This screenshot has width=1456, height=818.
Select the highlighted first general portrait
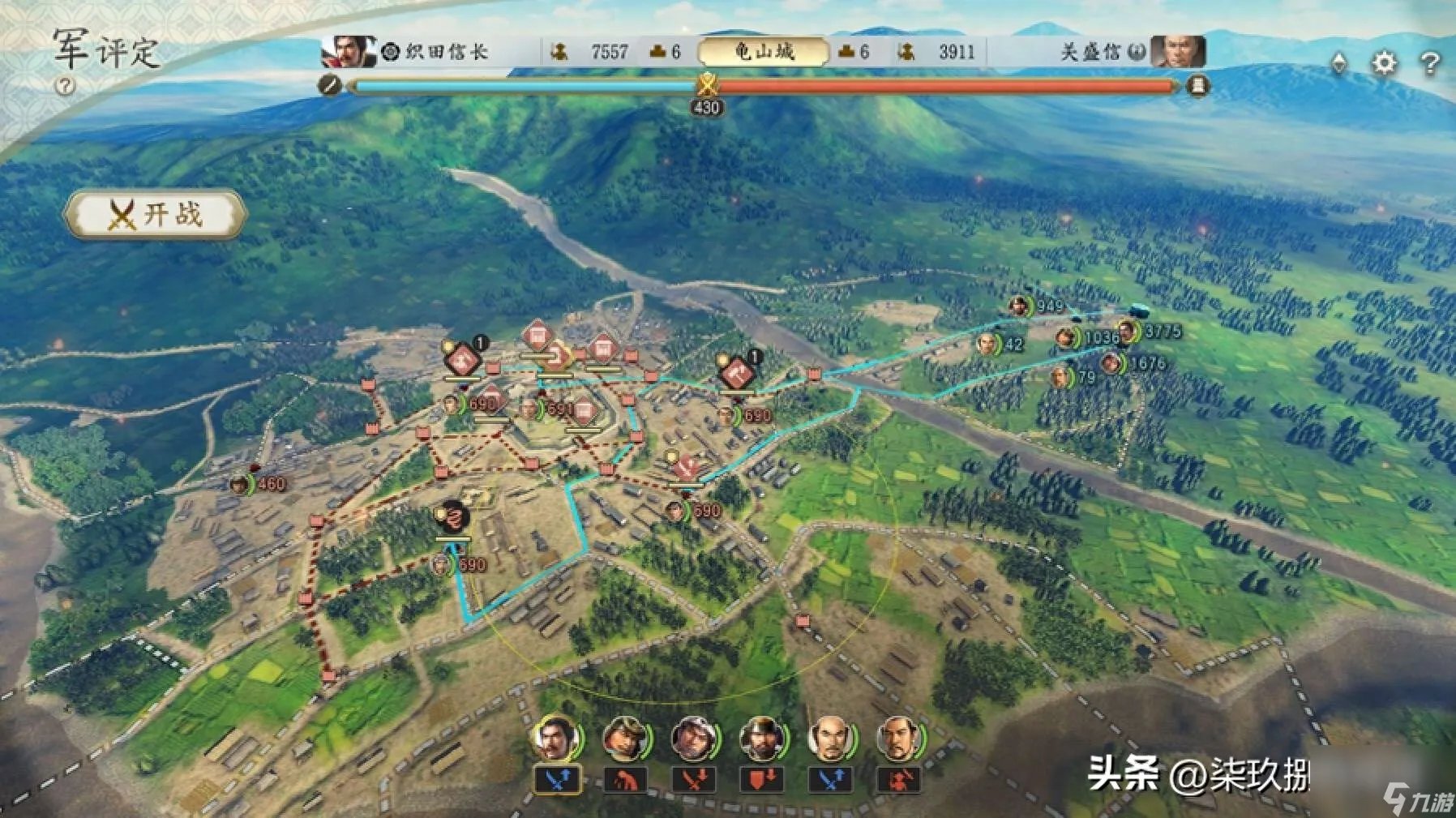(x=555, y=739)
